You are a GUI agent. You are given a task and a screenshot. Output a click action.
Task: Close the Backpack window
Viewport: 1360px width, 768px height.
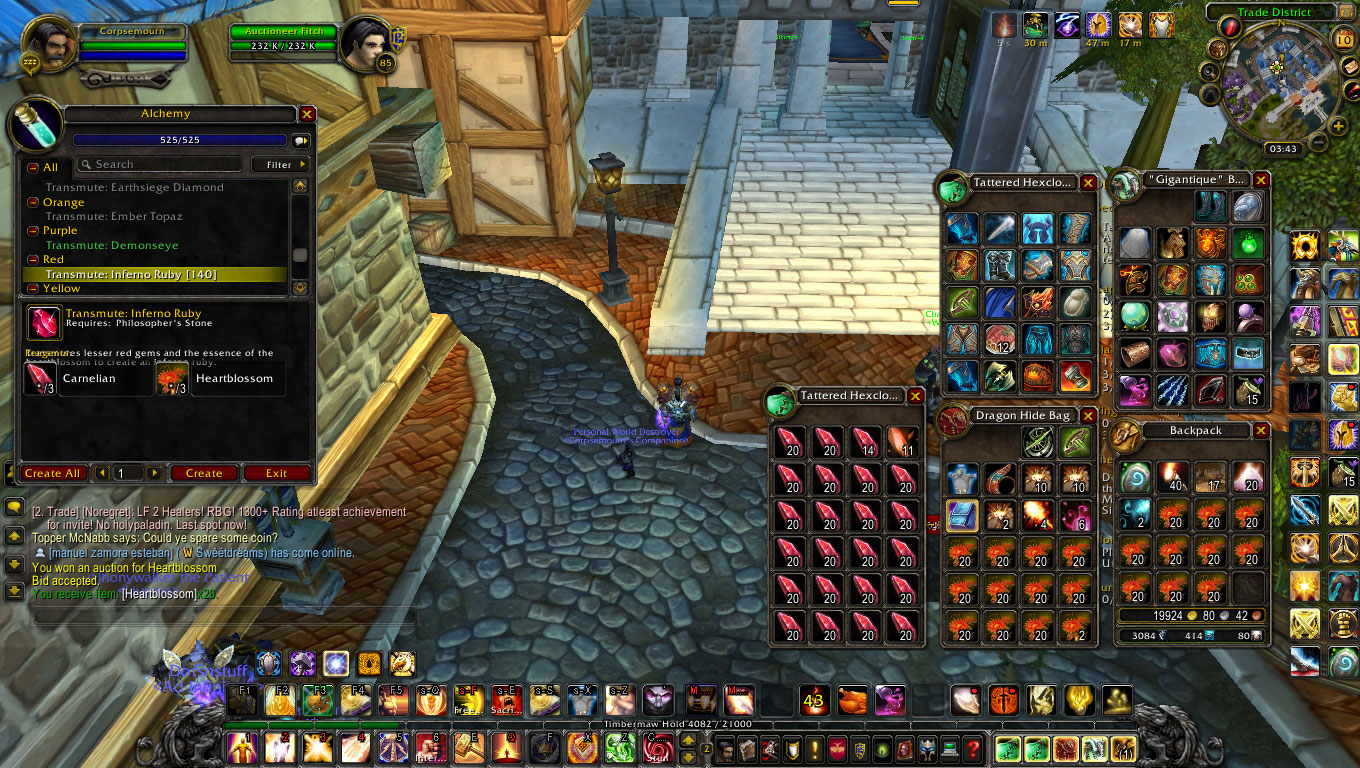pyautogui.click(x=1261, y=430)
